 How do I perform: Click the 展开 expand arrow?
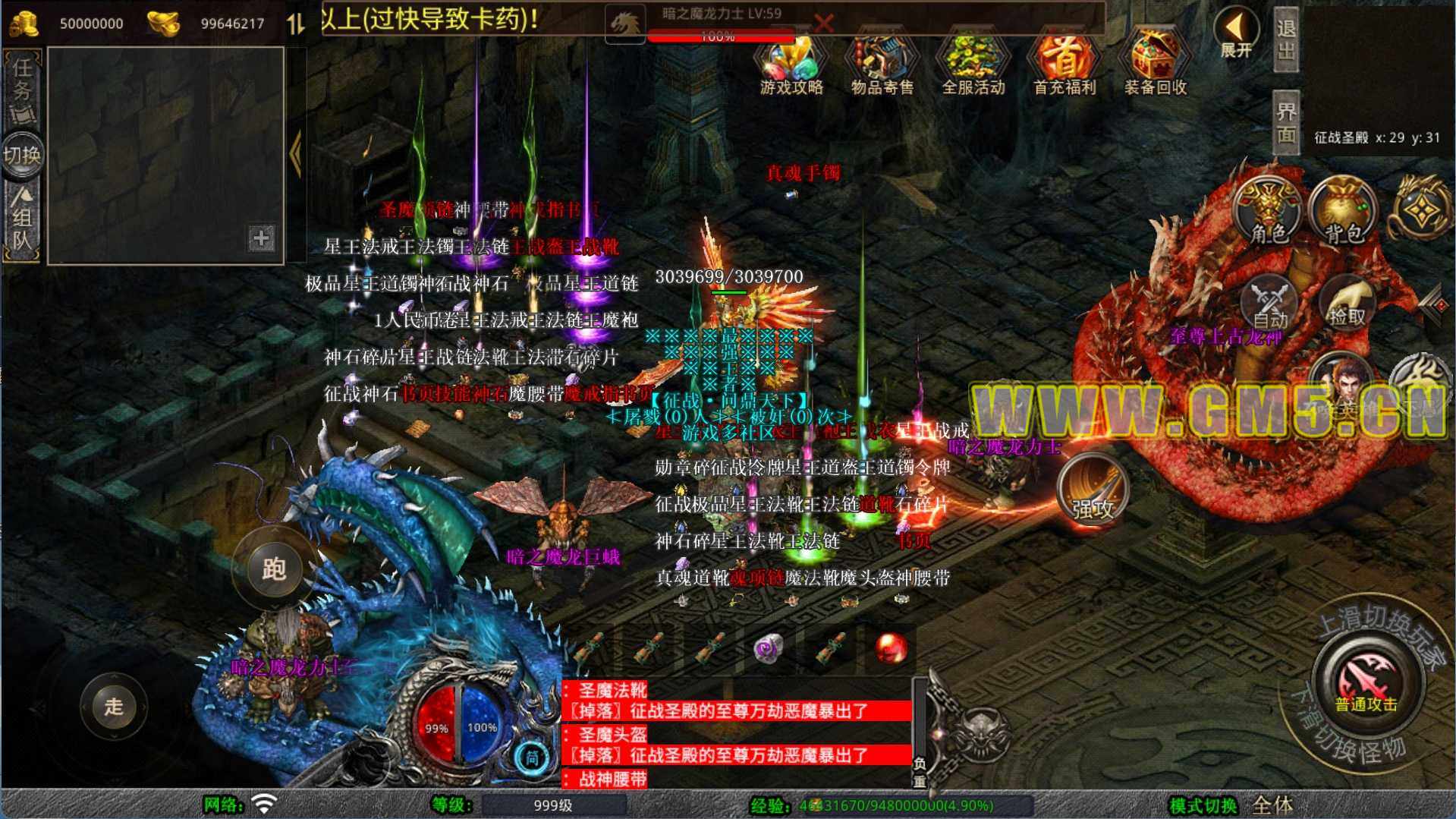point(1236,34)
